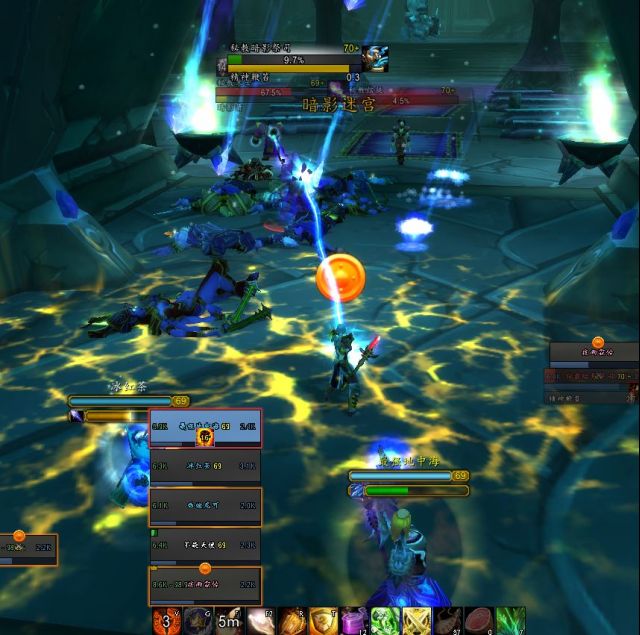The image size is (640, 635).
Task: Activate the green slash ability at bar end
Action: (x=510, y=621)
